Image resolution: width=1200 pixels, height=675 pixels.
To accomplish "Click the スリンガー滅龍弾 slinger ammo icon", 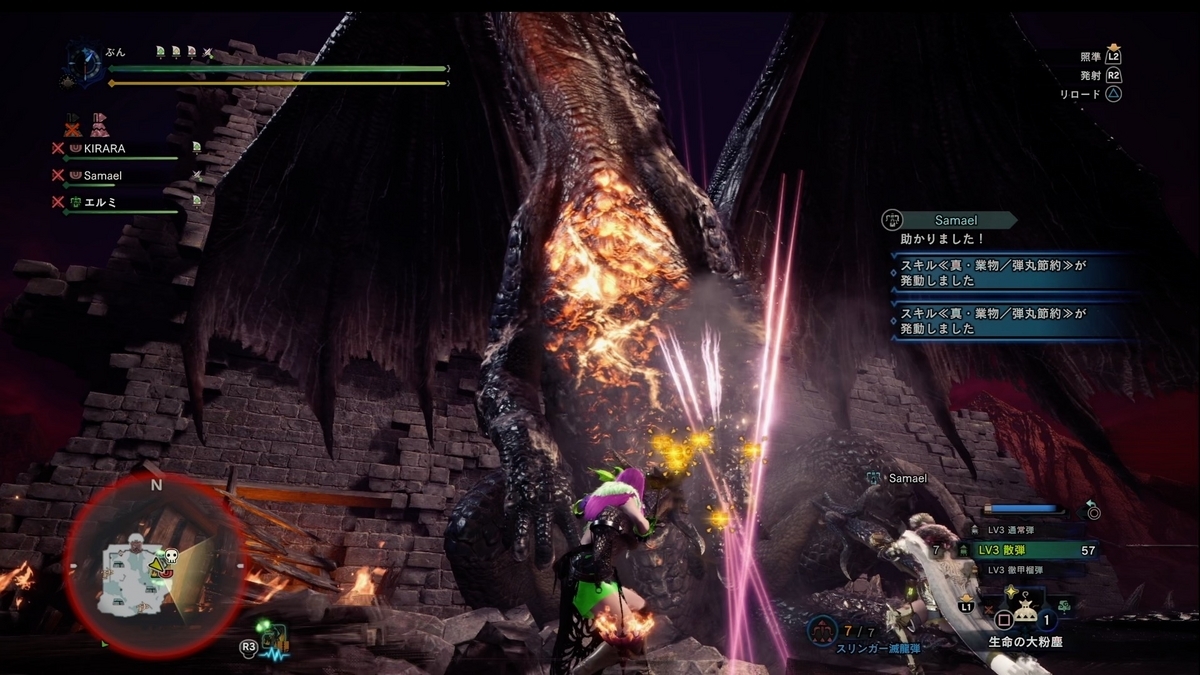I will tap(823, 629).
